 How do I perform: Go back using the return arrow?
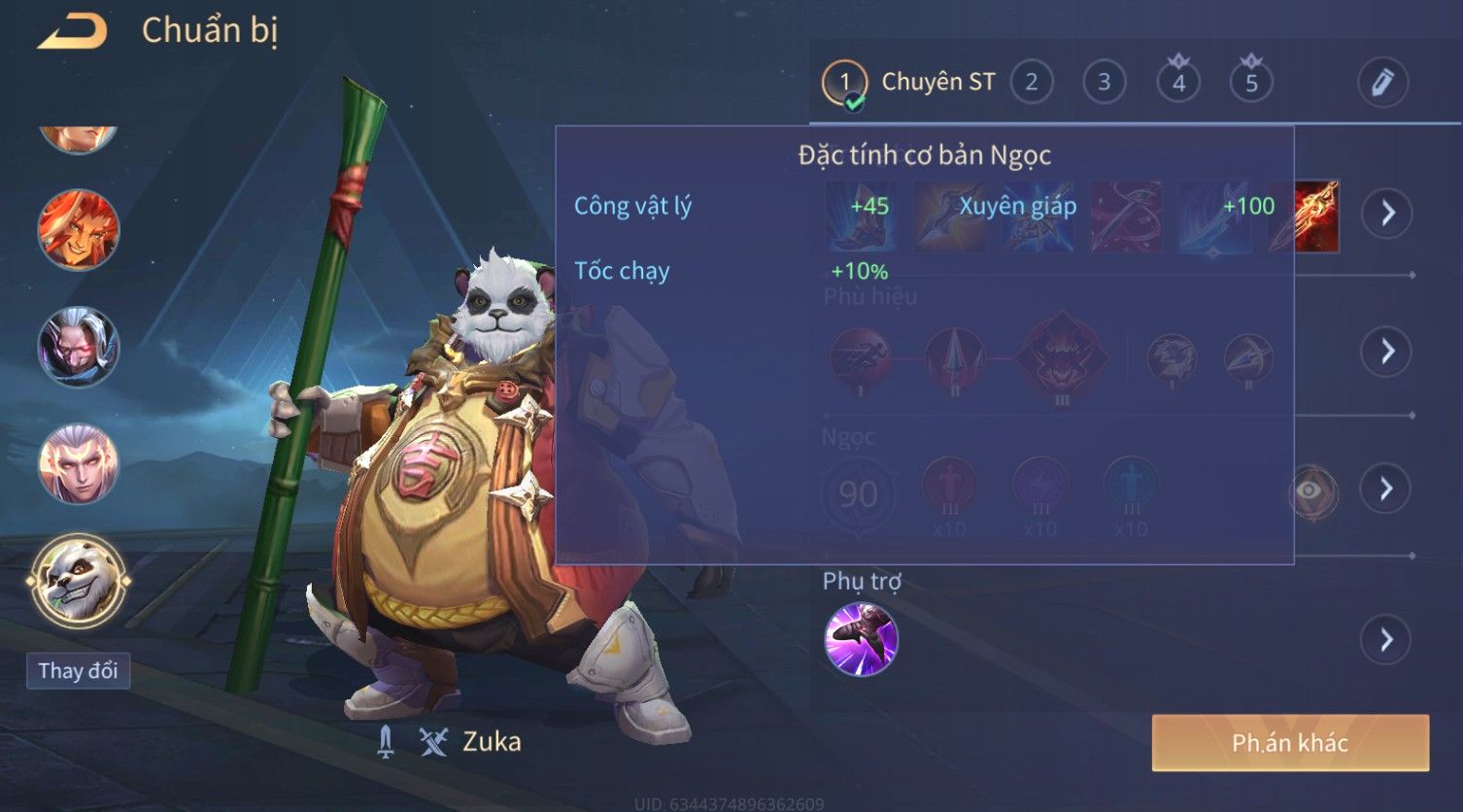click(x=72, y=32)
